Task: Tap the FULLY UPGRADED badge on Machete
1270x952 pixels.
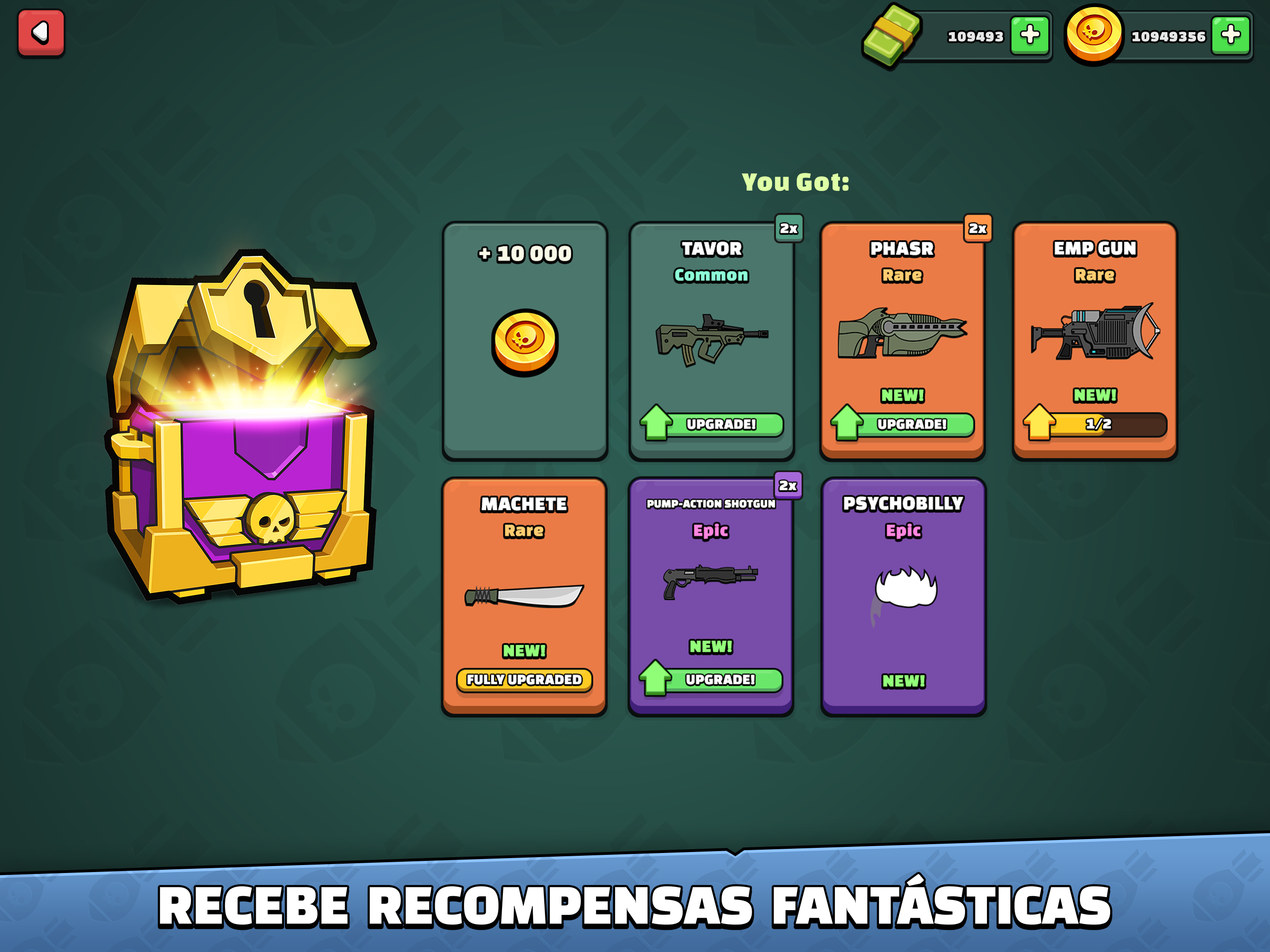Action: pyautogui.click(x=524, y=681)
